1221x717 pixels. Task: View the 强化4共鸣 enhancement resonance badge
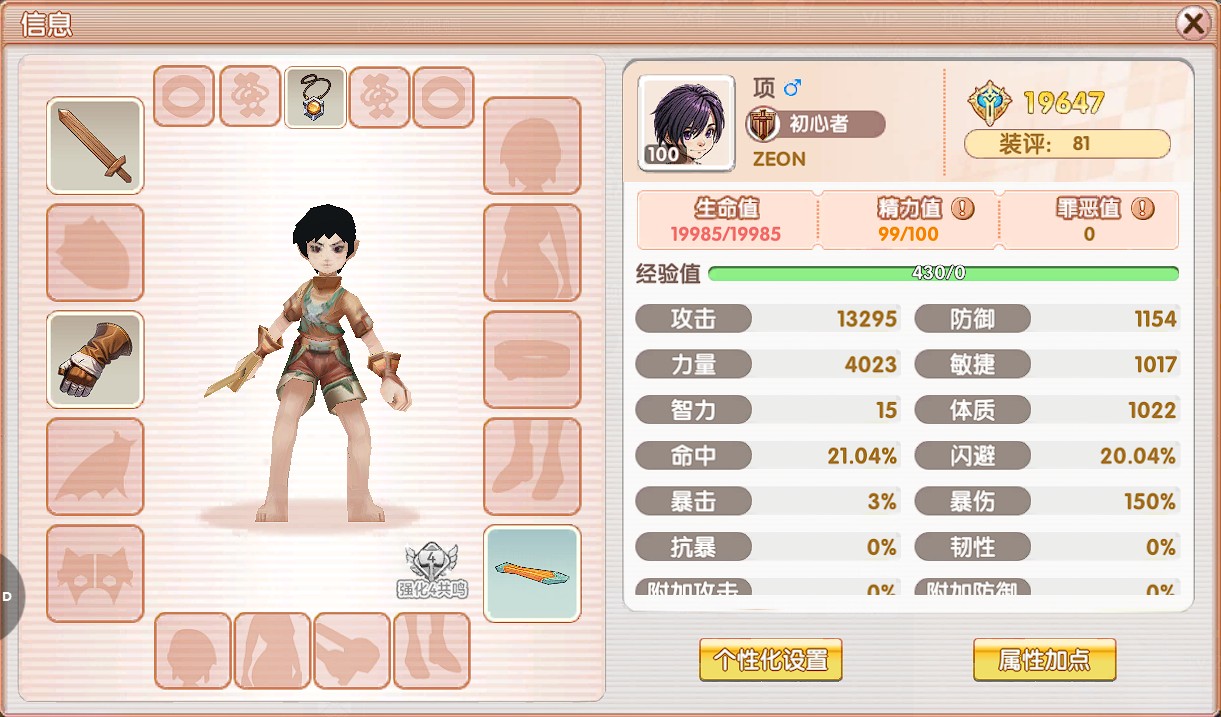coord(432,571)
